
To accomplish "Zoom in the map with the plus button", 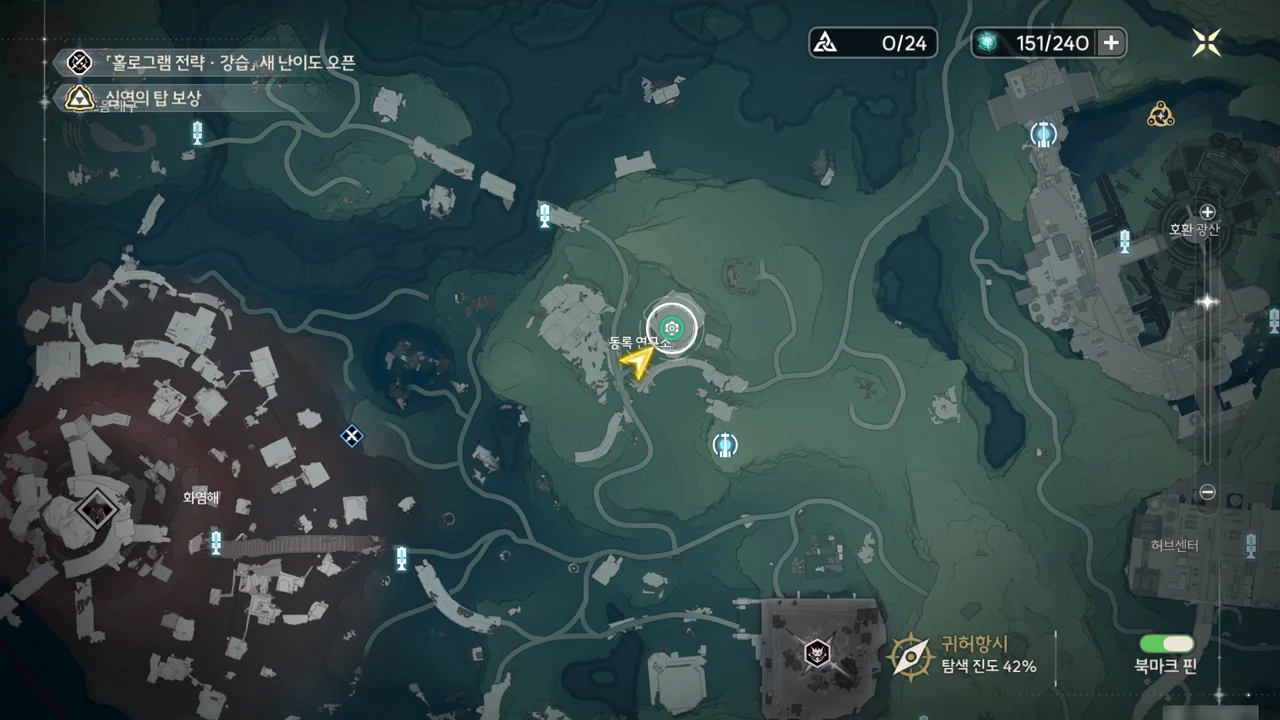I will coord(1207,212).
